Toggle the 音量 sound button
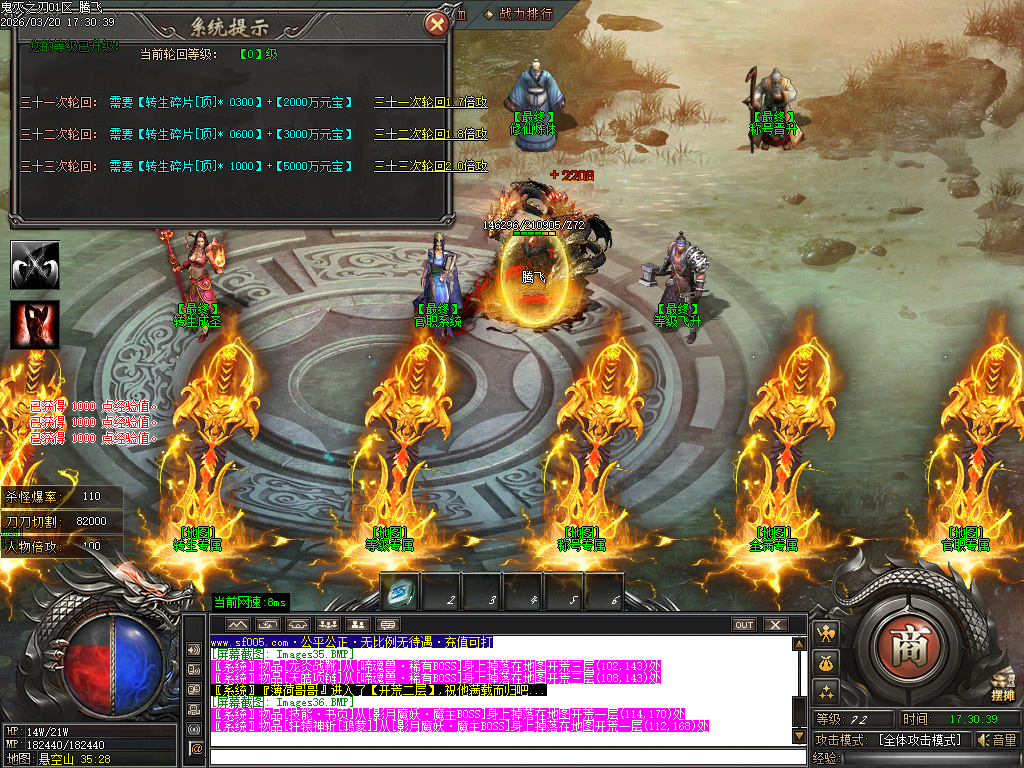1024x768 pixels. (x=997, y=740)
